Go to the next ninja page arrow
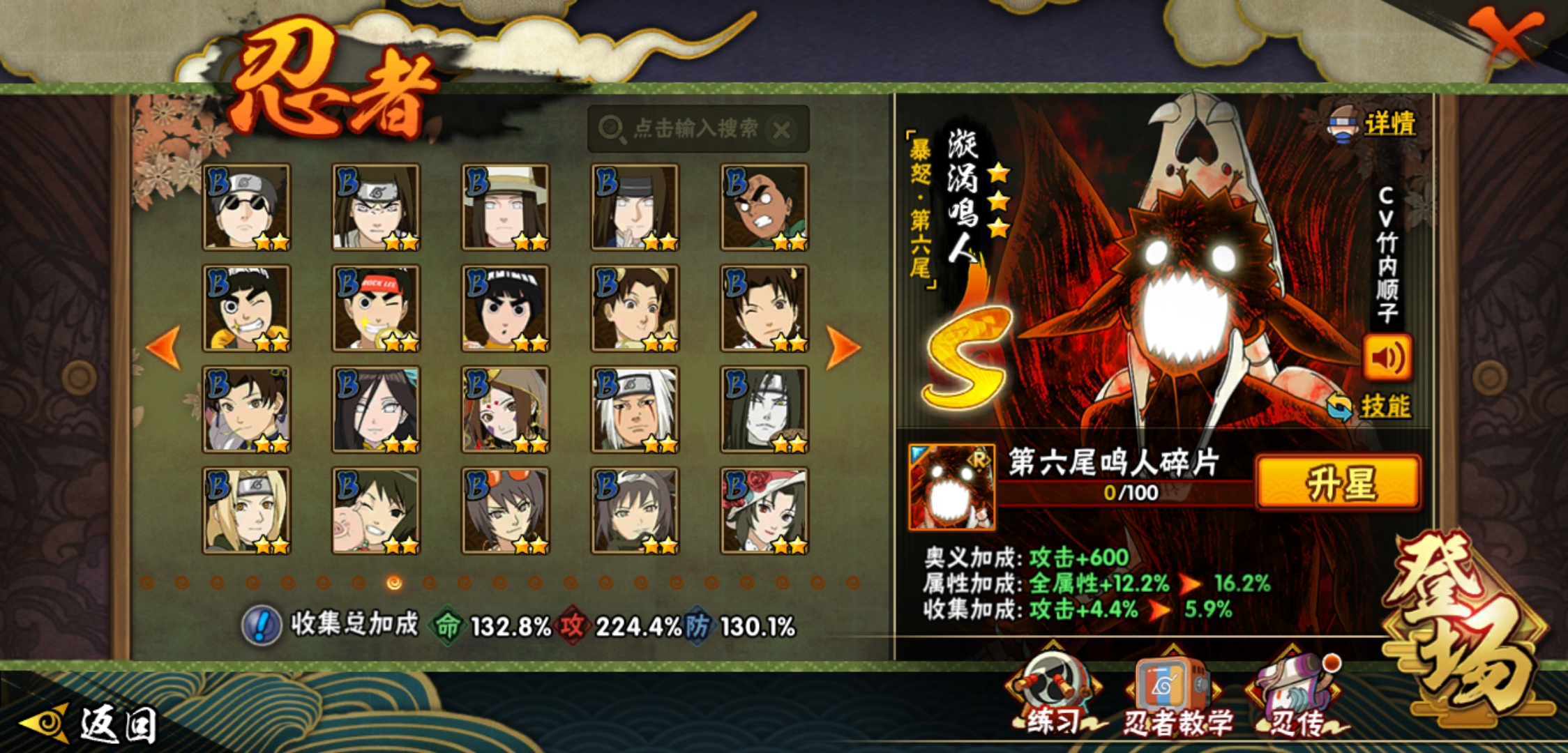This screenshot has height=753, width=1568. 842,347
